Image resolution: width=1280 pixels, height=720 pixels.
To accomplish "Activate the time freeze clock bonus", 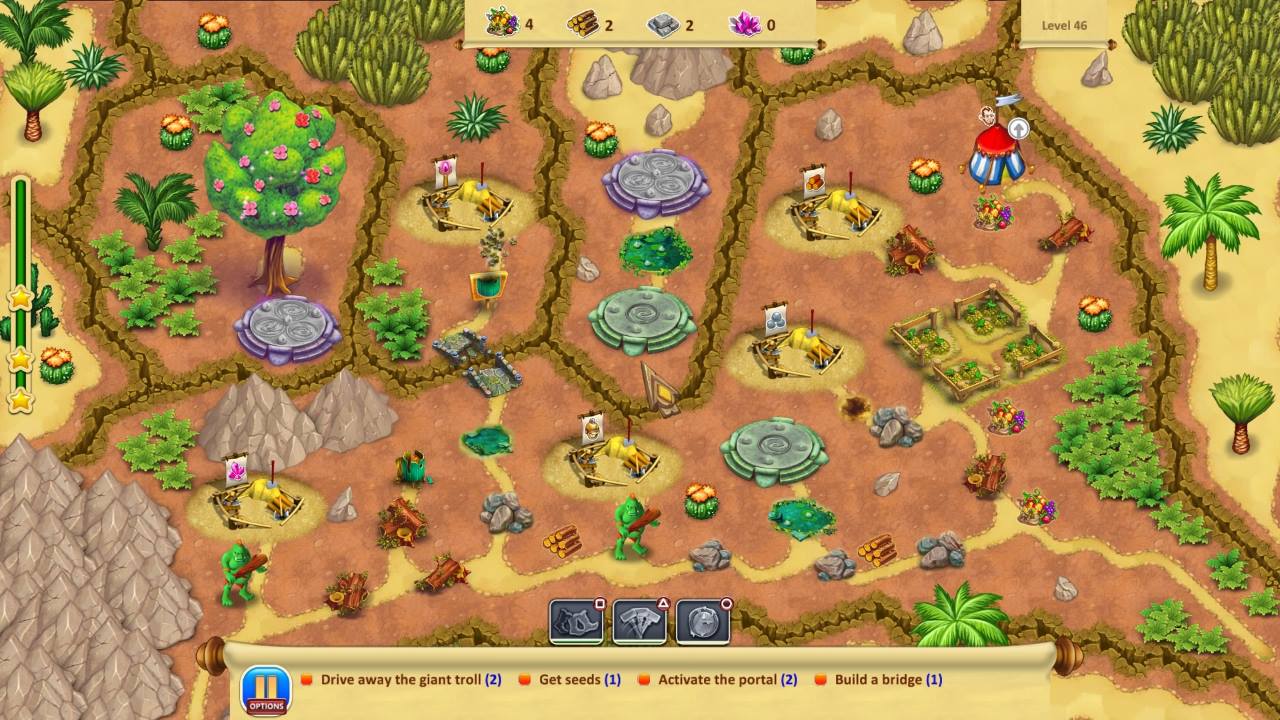I will tap(703, 620).
